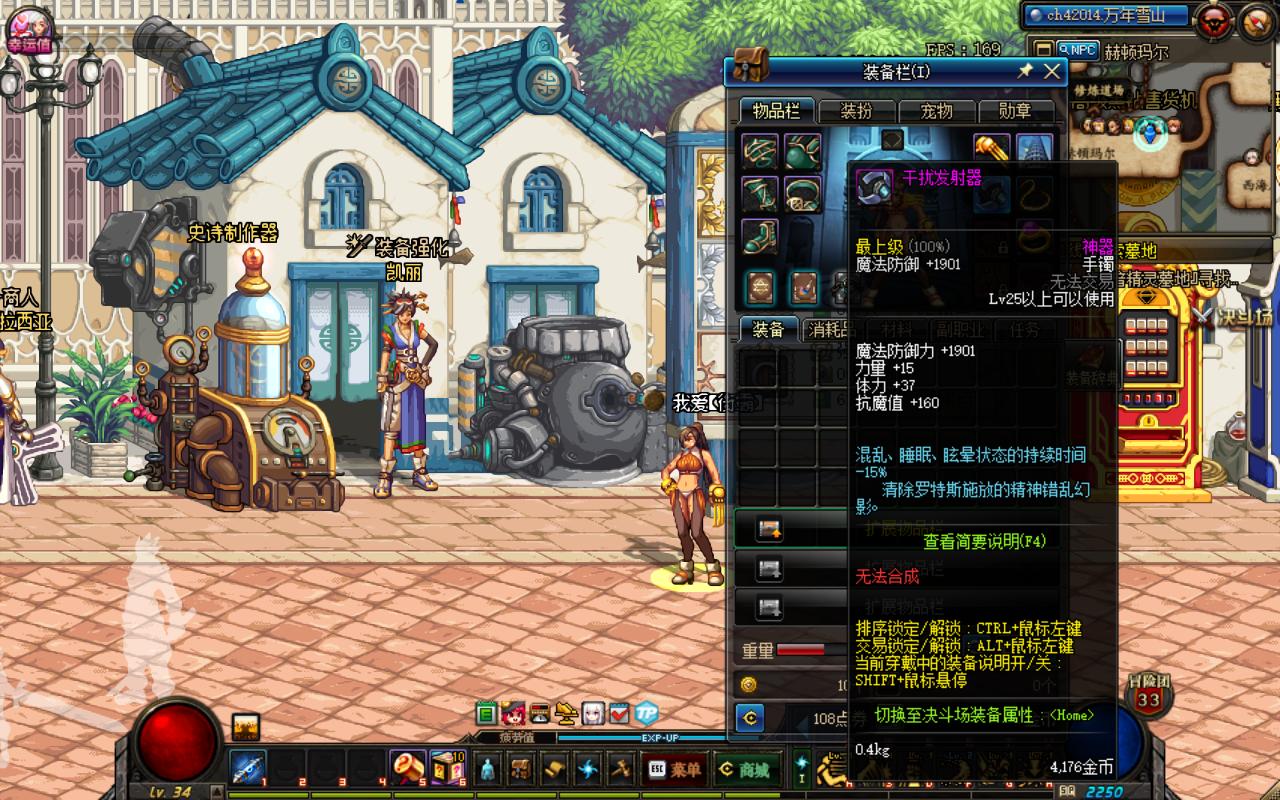The image size is (1280, 800).
Task: Select the green boots equipment slot
Action: click(x=759, y=238)
